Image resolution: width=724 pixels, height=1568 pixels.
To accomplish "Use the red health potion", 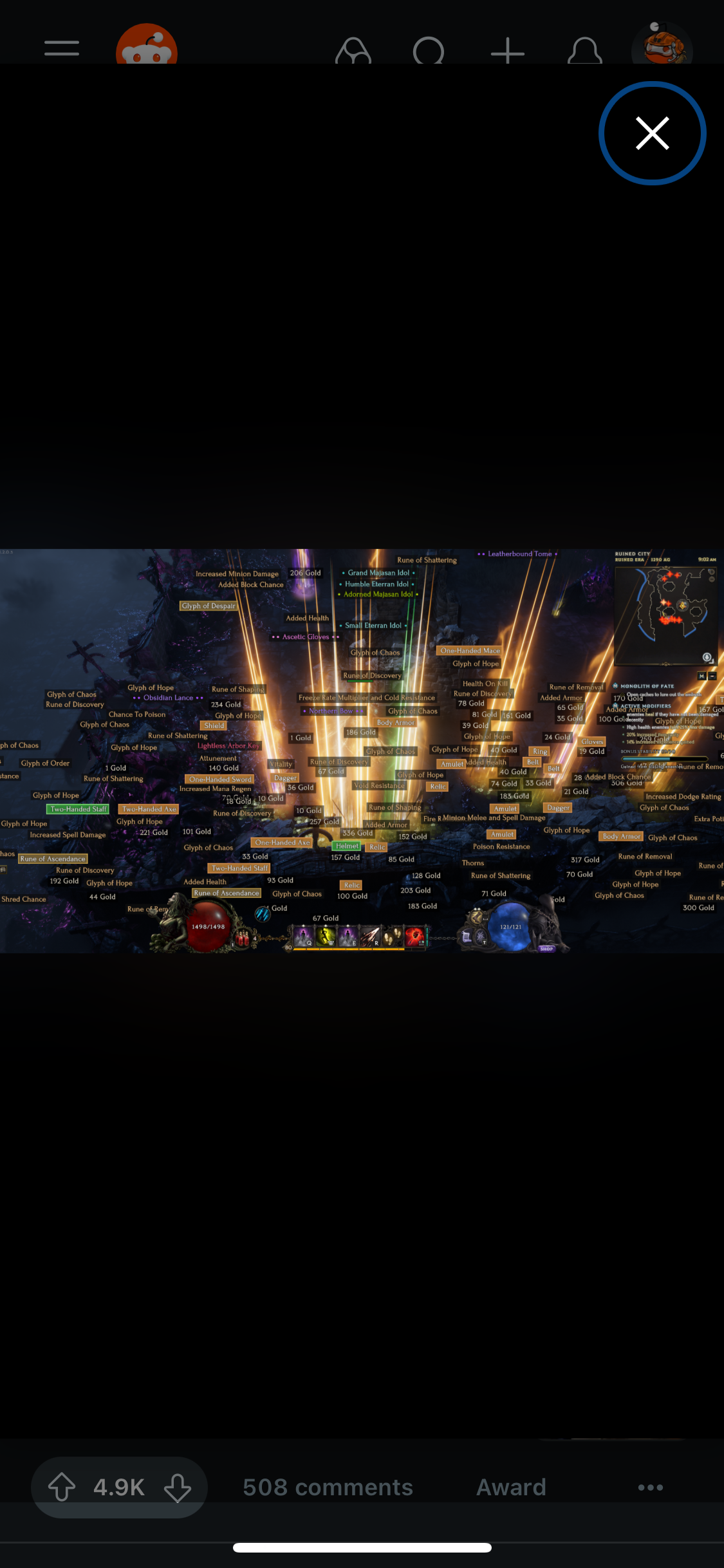I will [x=243, y=937].
